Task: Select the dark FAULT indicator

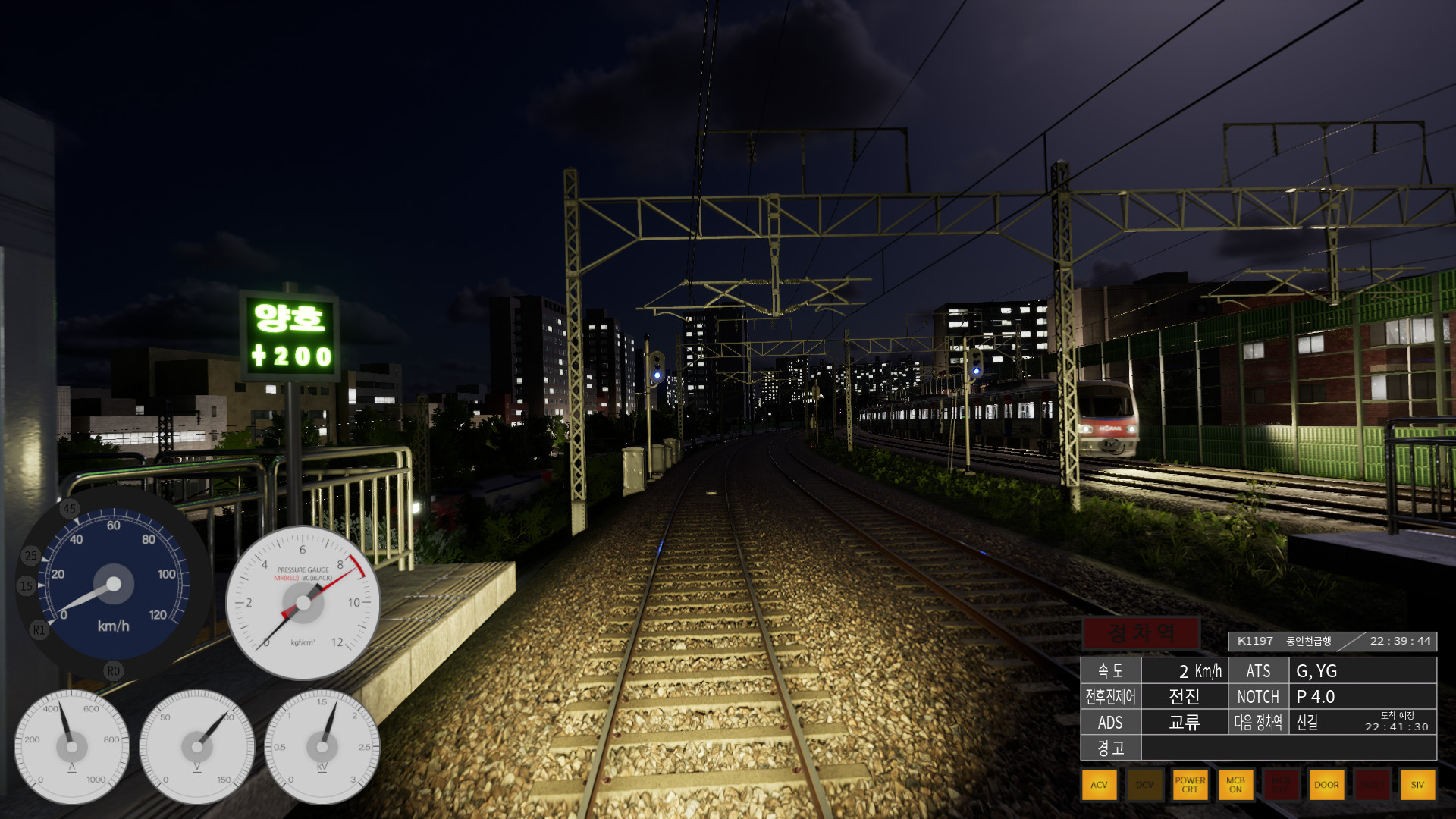Action: 1372,785
